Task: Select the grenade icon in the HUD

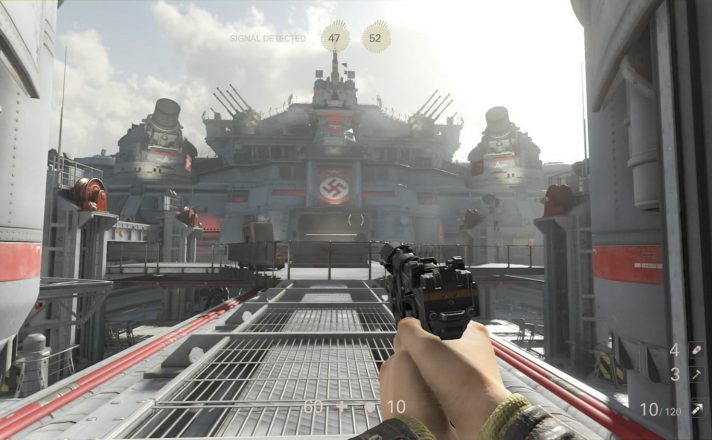Action: [696, 350]
